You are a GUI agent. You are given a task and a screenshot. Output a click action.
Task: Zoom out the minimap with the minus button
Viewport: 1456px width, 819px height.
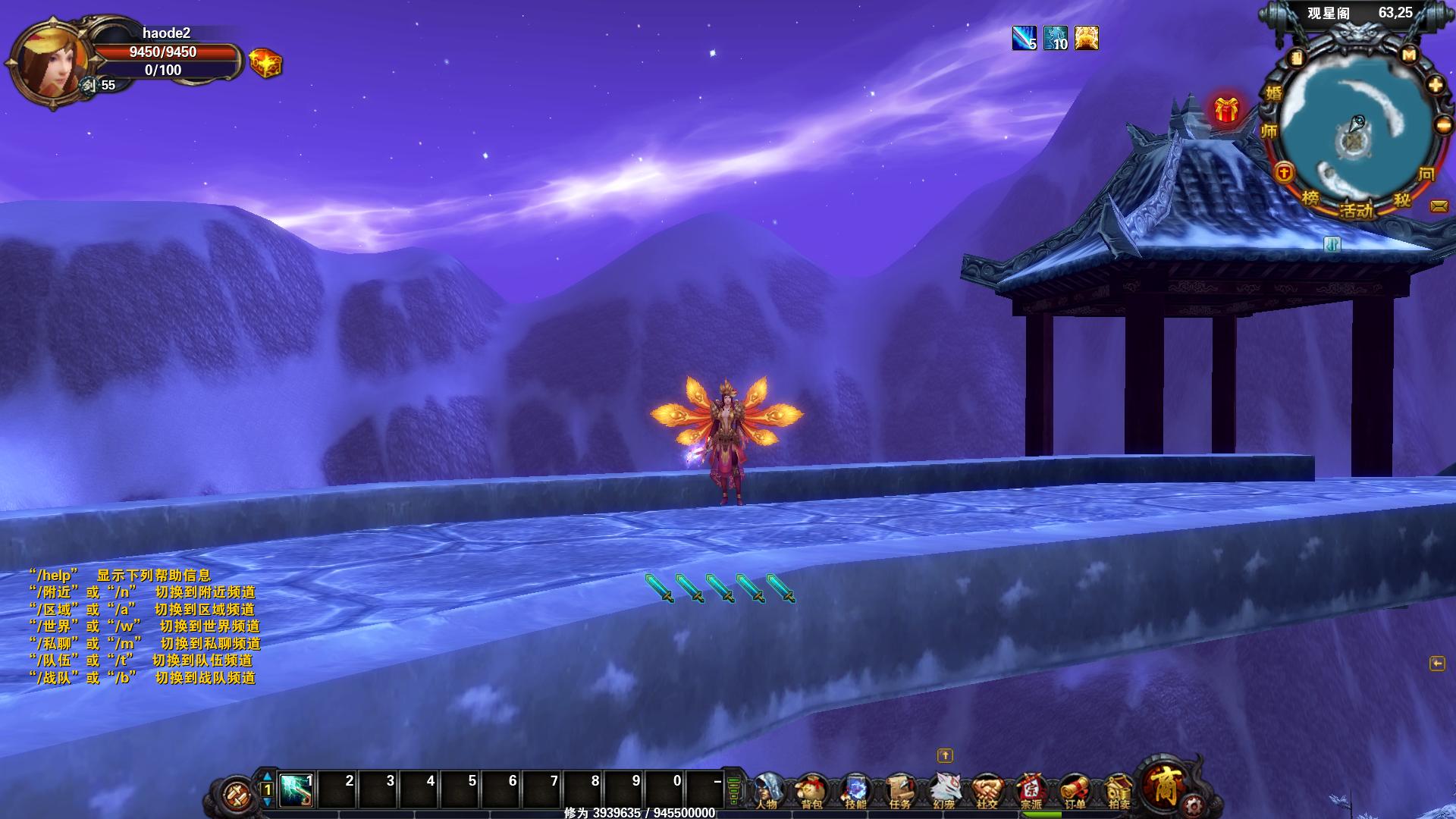pos(1443,125)
